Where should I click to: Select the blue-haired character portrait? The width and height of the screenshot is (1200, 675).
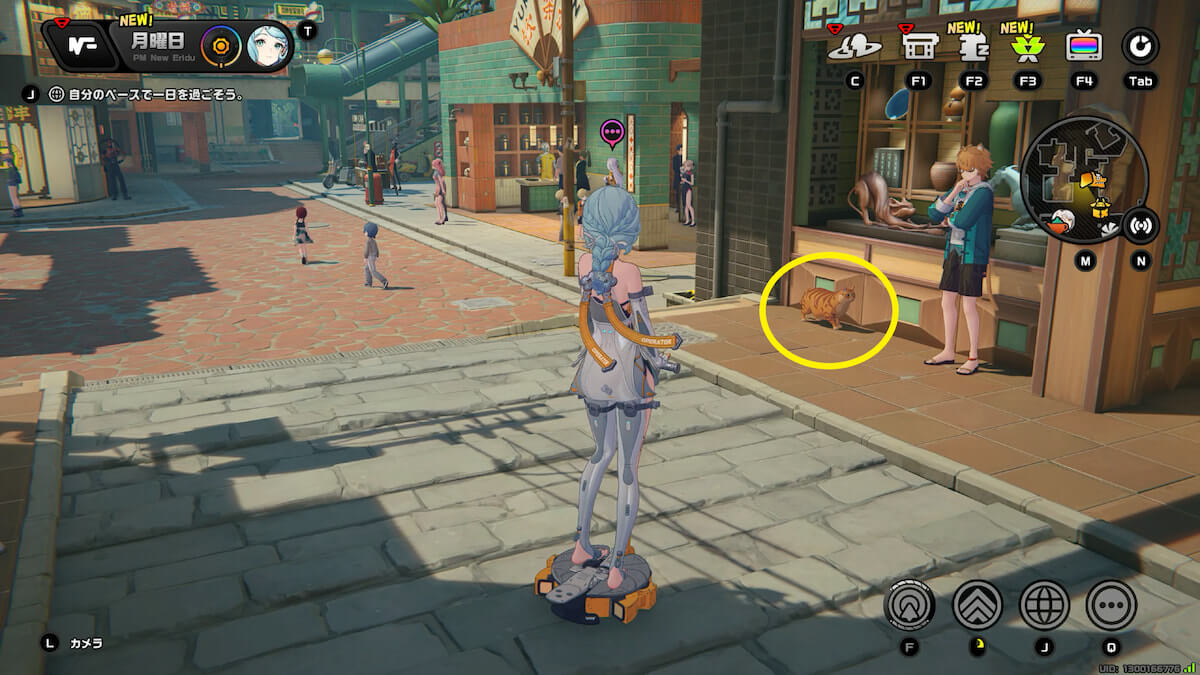tap(268, 46)
